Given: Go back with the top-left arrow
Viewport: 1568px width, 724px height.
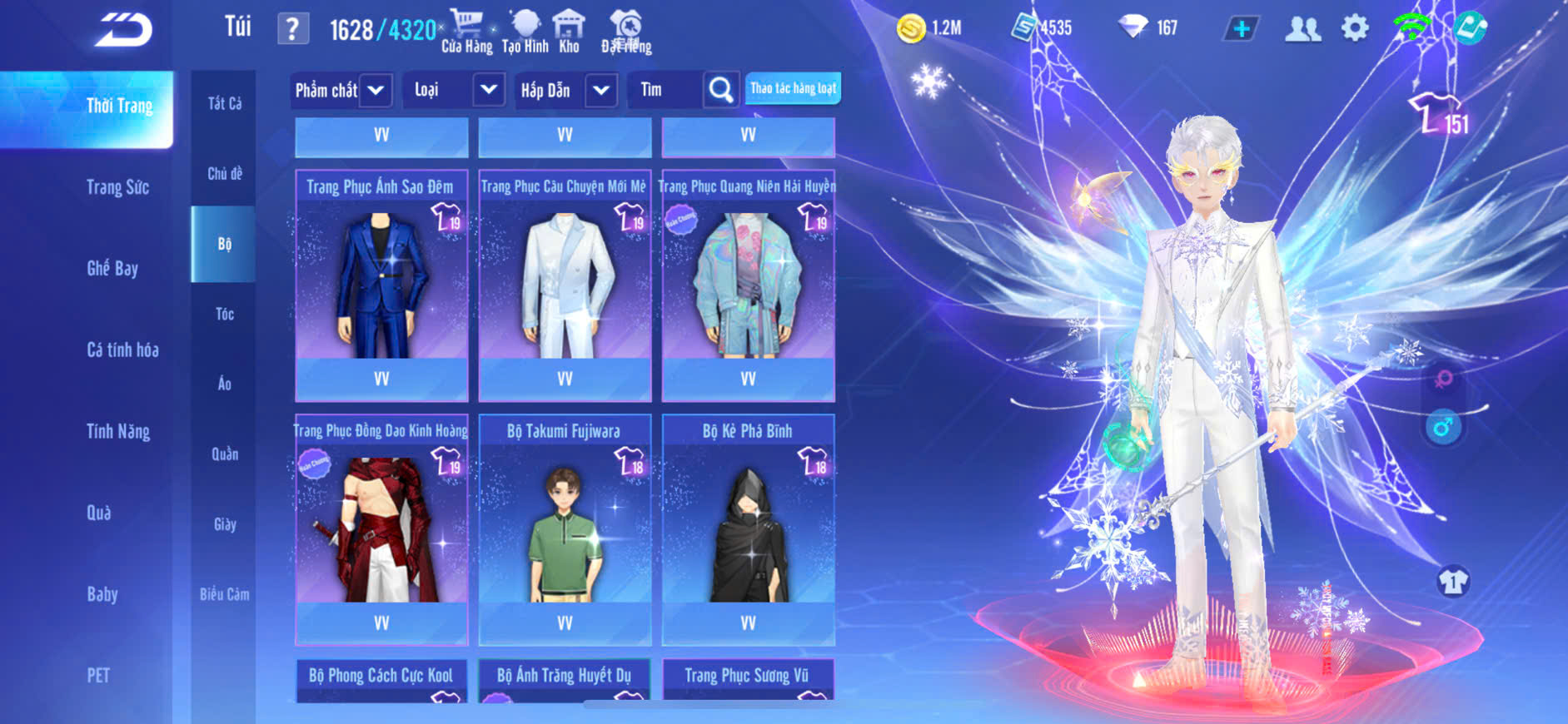Looking at the screenshot, I should (123, 30).
